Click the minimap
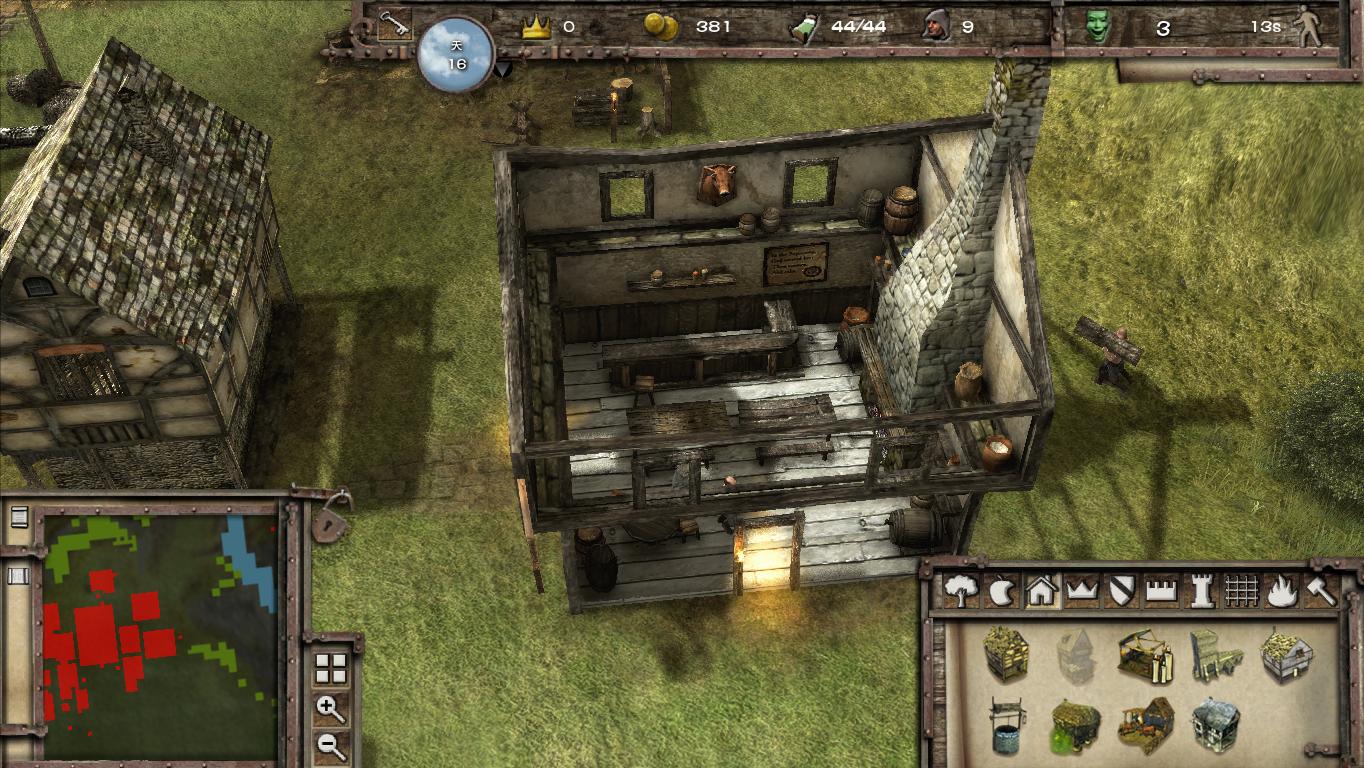 (160, 635)
